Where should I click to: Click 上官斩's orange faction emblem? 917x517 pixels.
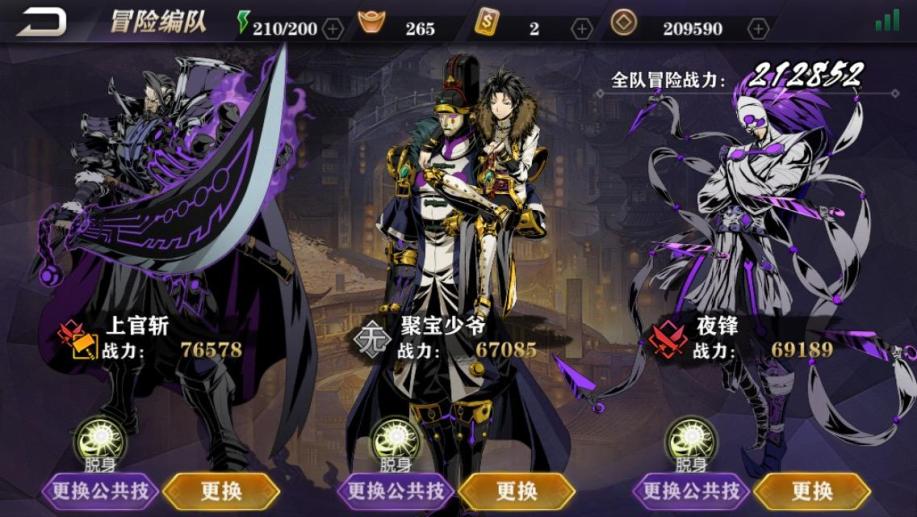[x=78, y=339]
